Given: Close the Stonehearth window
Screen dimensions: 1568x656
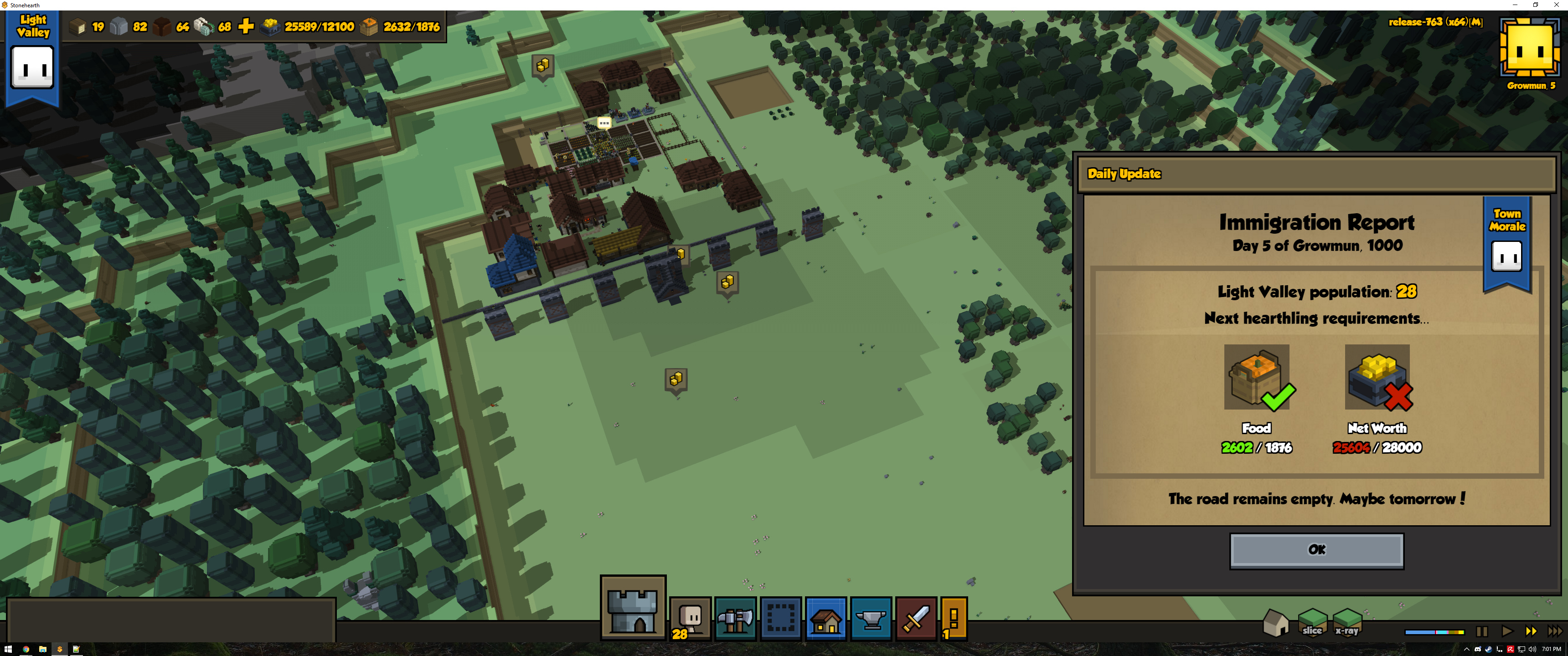Looking at the screenshot, I should 1557,5.
